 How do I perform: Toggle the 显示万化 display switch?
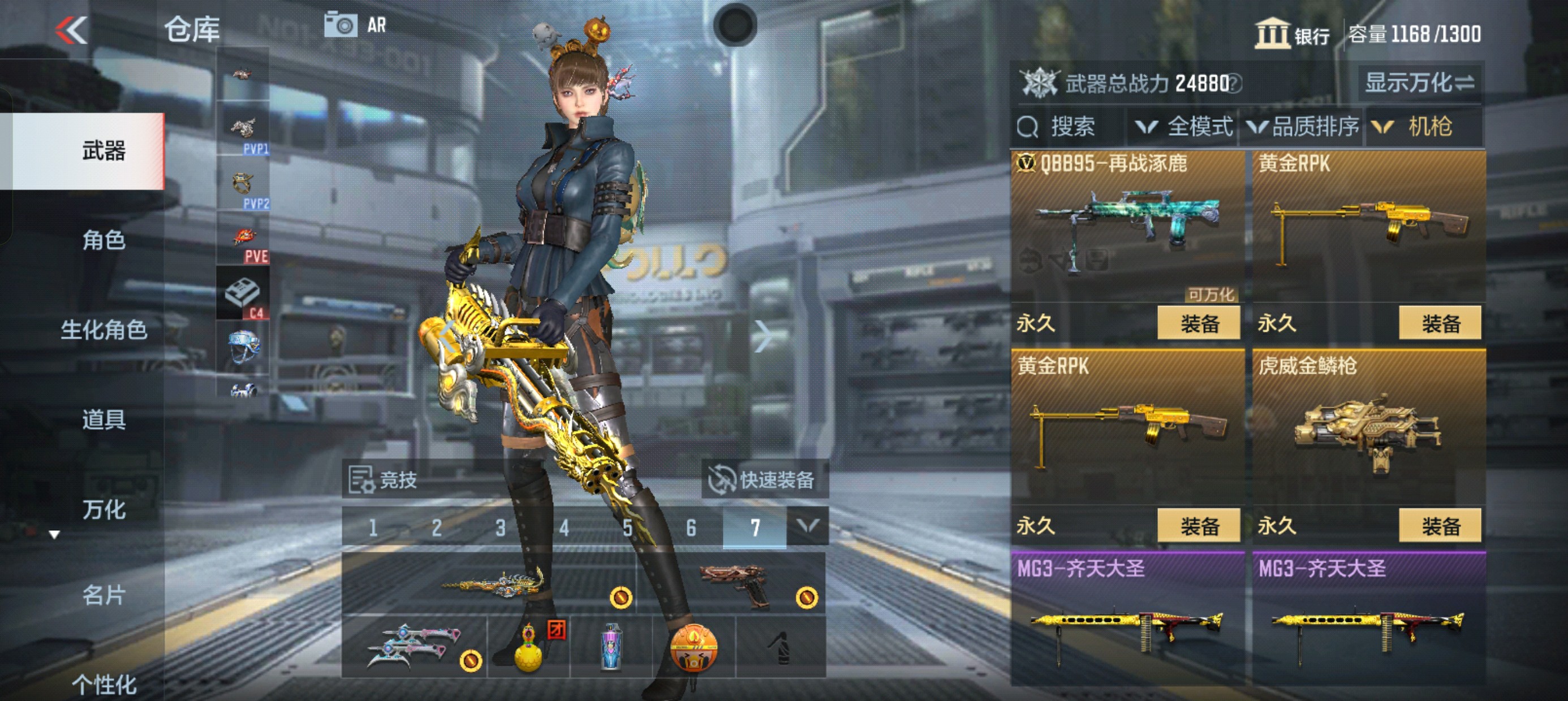pyautogui.click(x=1419, y=83)
